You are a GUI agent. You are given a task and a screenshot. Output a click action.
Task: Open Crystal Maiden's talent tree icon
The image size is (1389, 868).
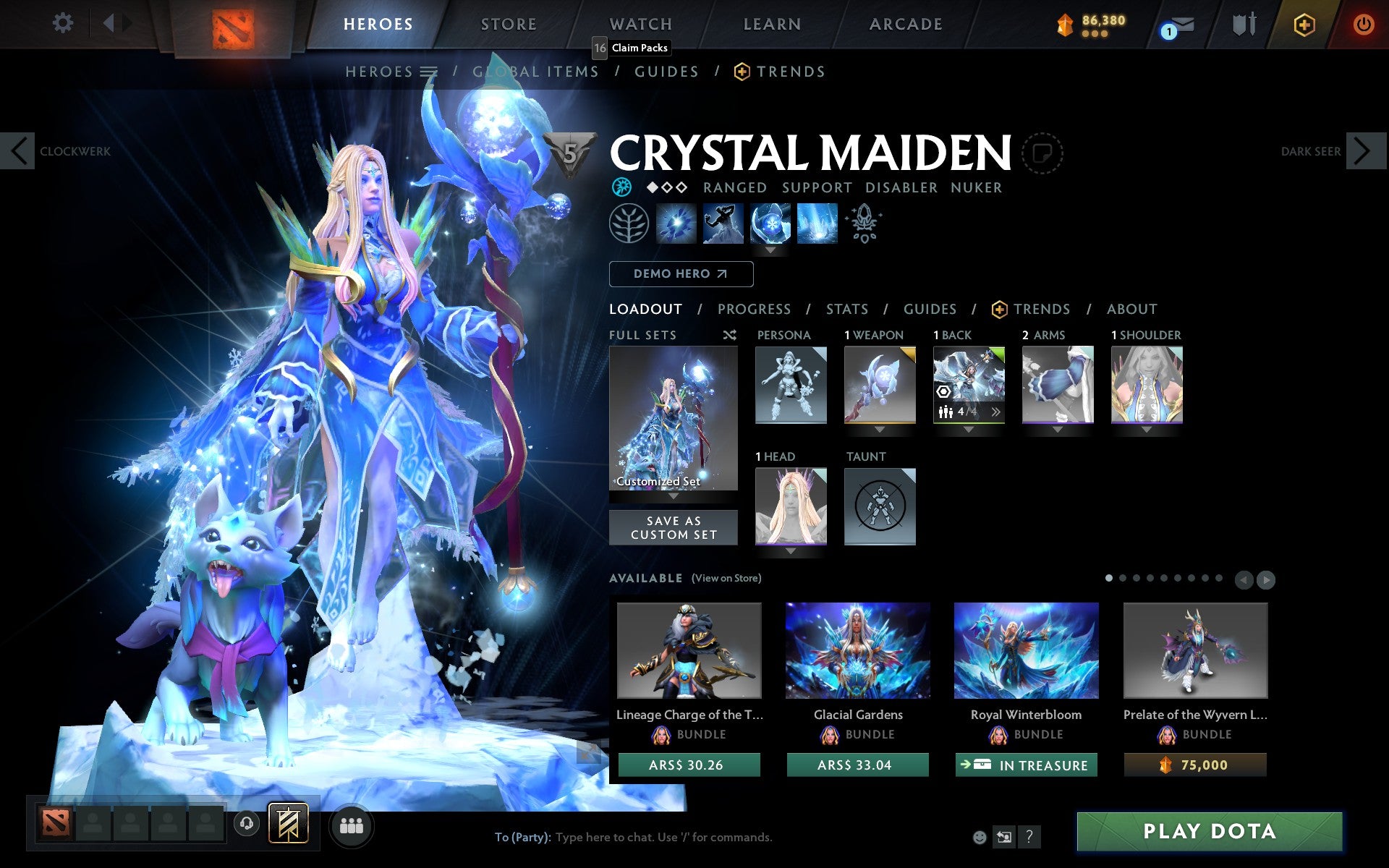(x=628, y=224)
